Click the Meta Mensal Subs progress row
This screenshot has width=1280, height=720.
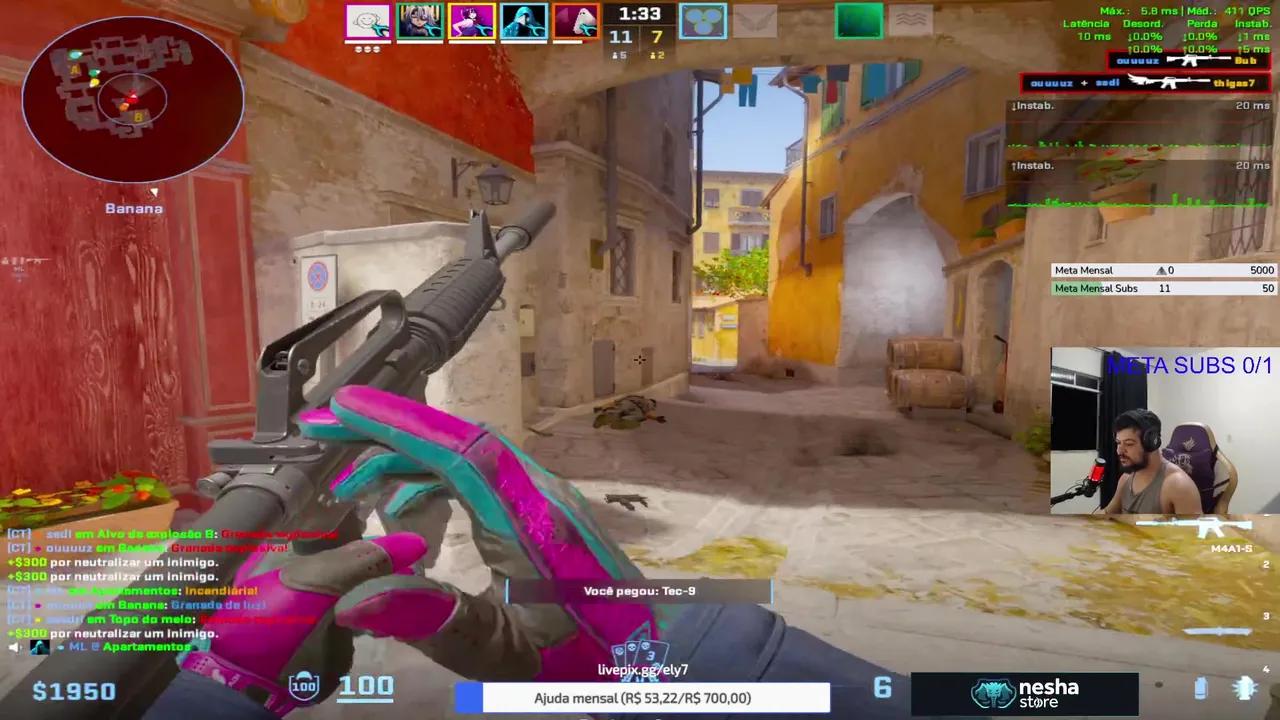click(1160, 288)
